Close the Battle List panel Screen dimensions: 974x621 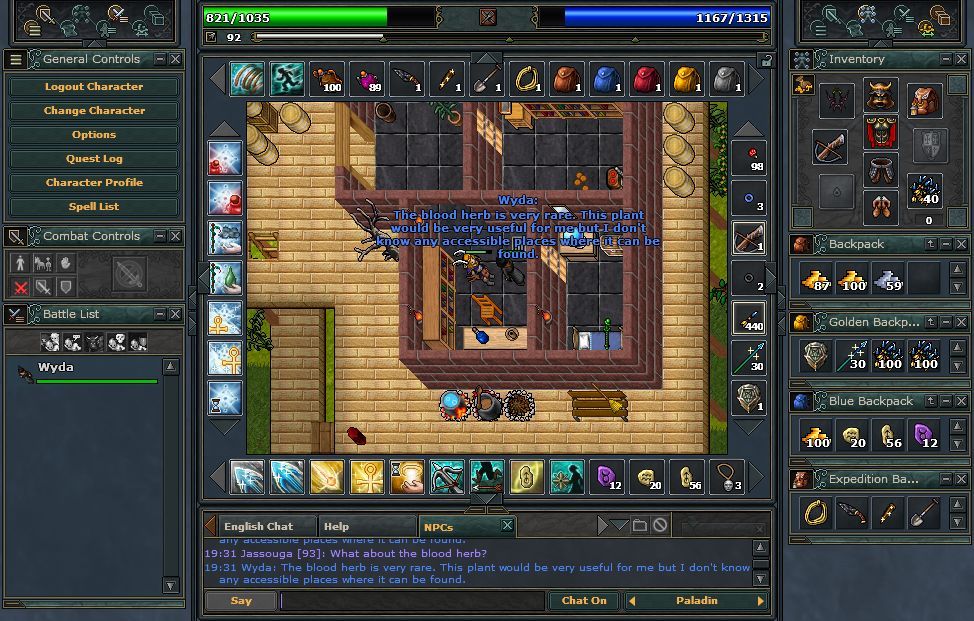[x=175, y=314]
